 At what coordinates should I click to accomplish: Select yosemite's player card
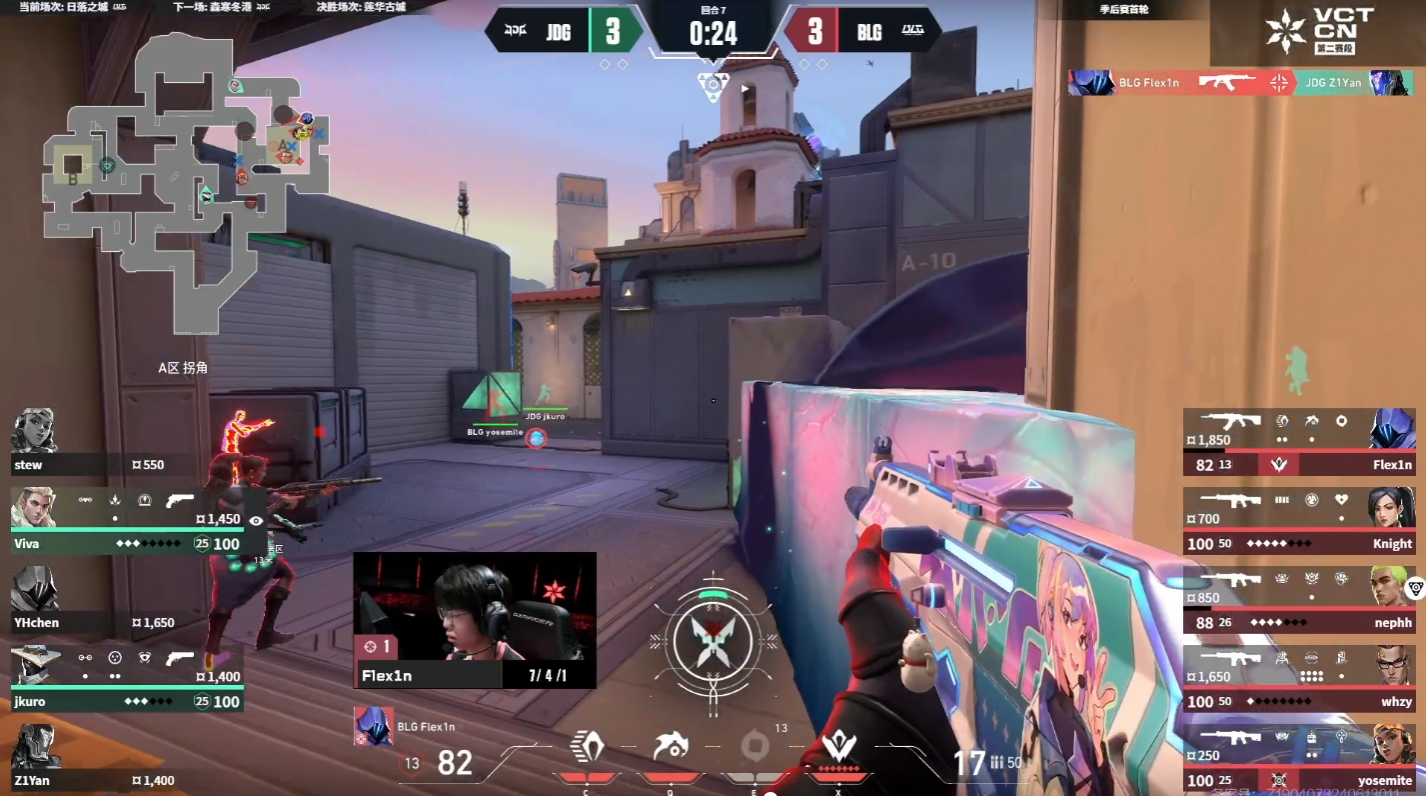[x=1299, y=758]
